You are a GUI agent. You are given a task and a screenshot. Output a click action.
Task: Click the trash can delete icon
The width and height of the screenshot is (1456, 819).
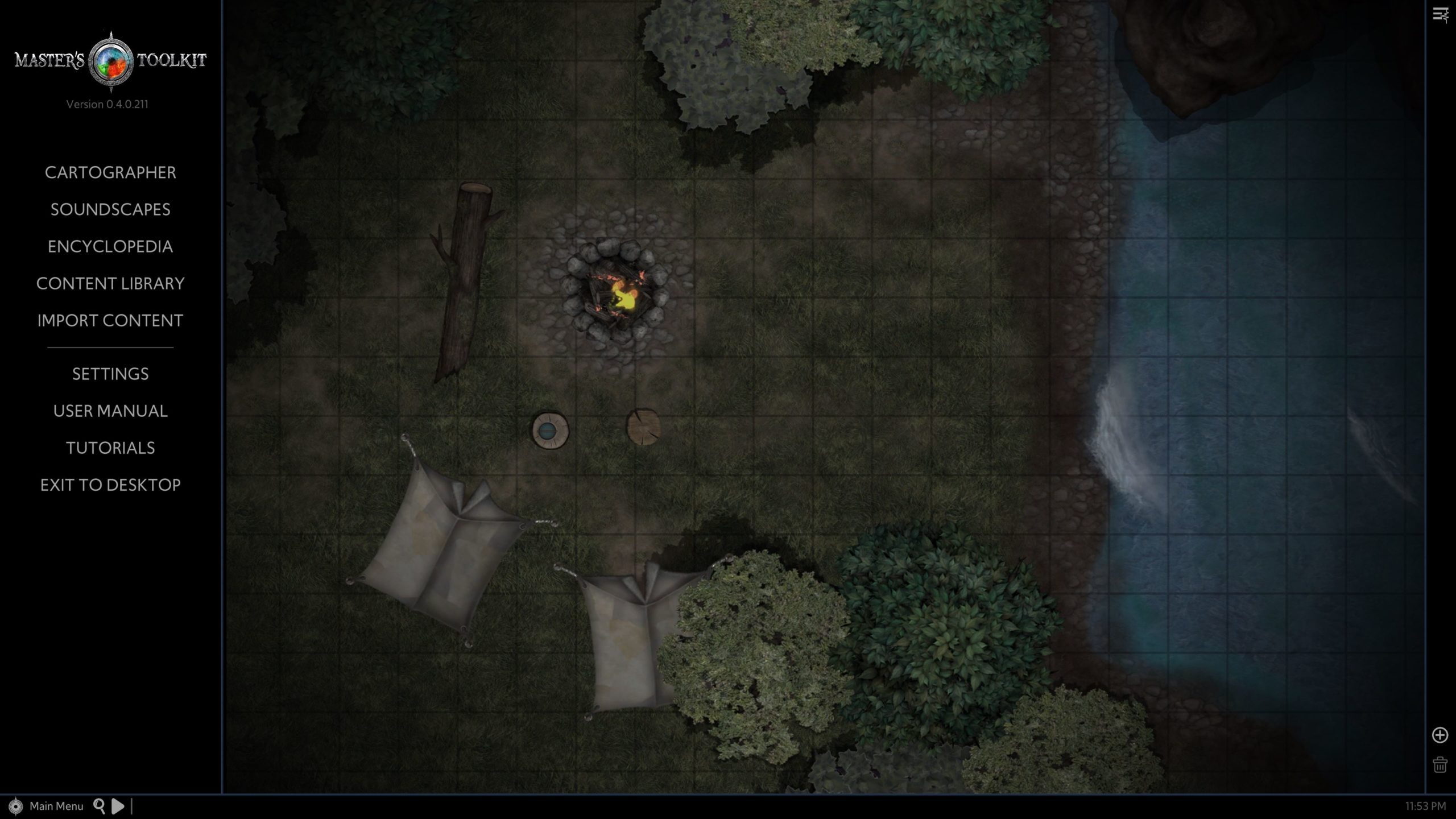point(1440,764)
